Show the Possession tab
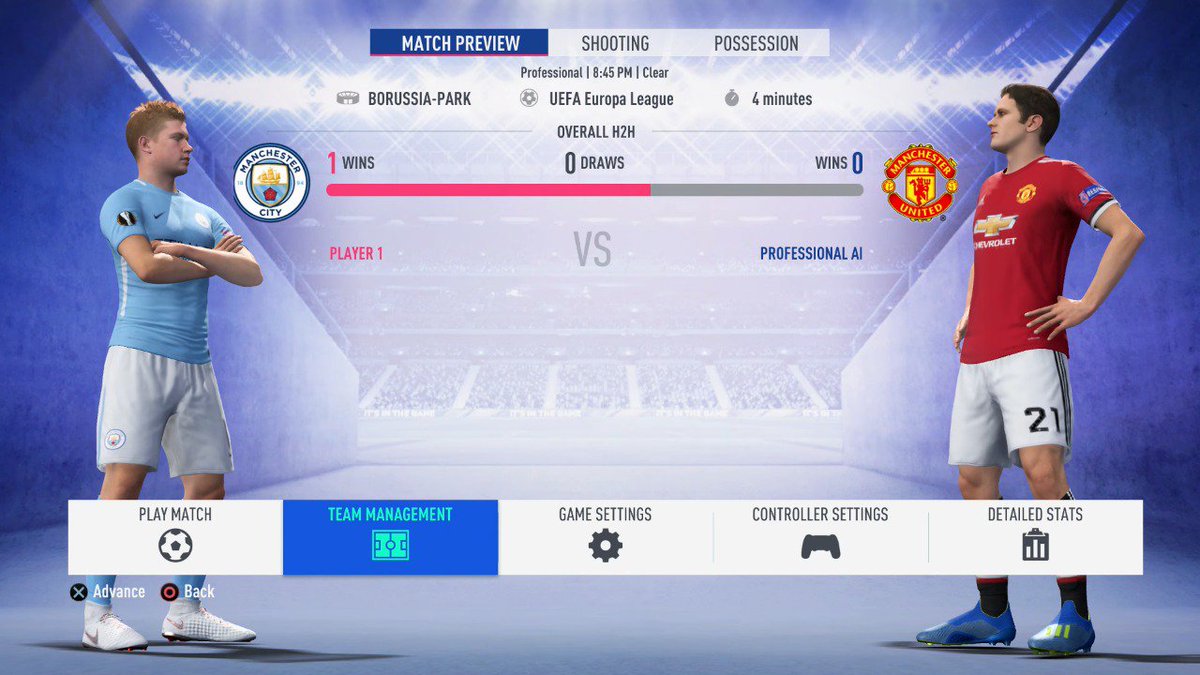This screenshot has width=1200, height=675. click(756, 43)
